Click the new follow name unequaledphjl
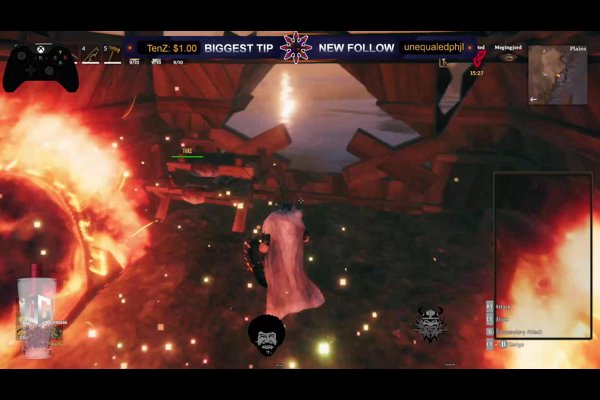This screenshot has height=400, width=600. click(436, 47)
